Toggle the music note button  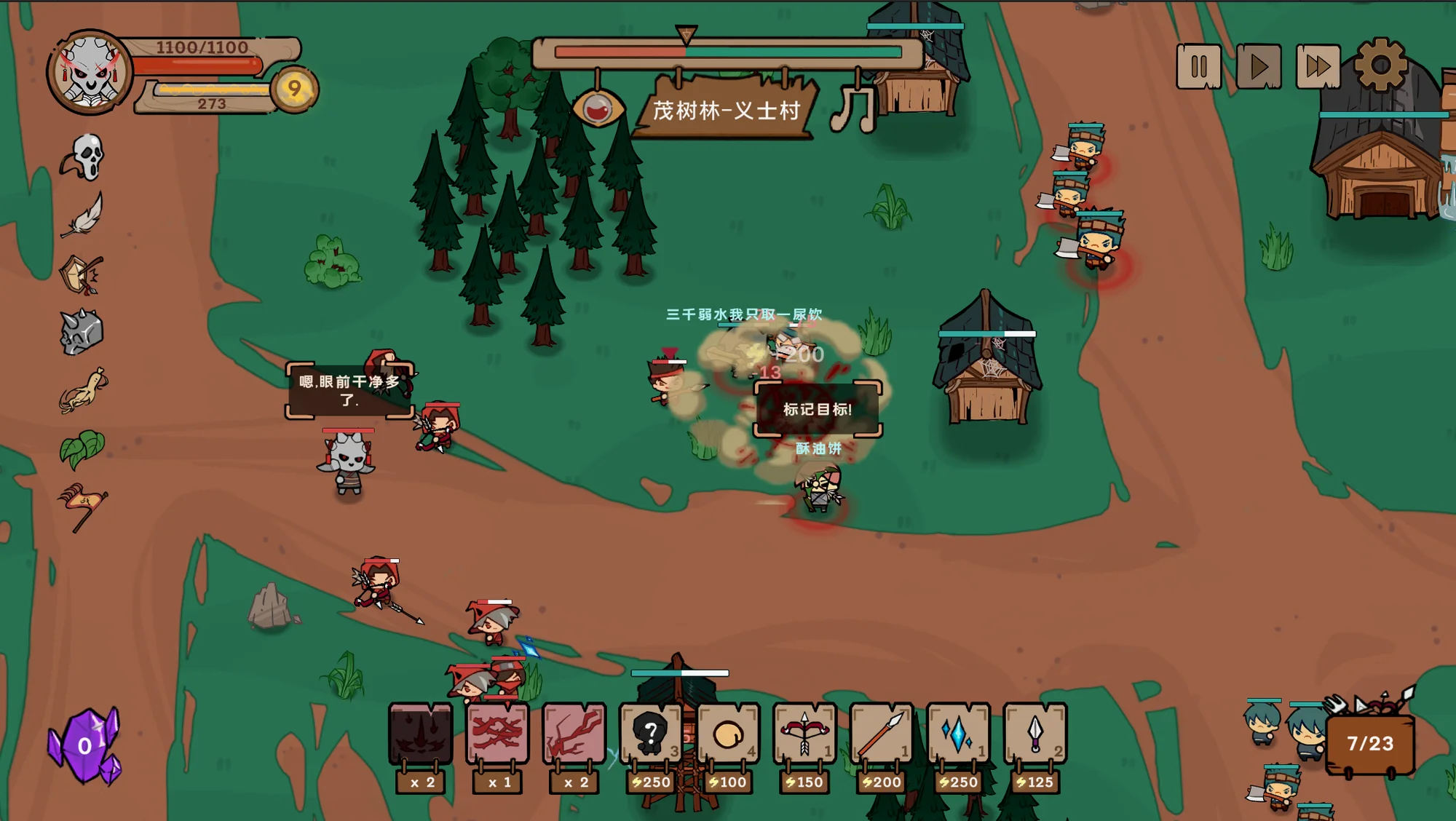(x=854, y=109)
